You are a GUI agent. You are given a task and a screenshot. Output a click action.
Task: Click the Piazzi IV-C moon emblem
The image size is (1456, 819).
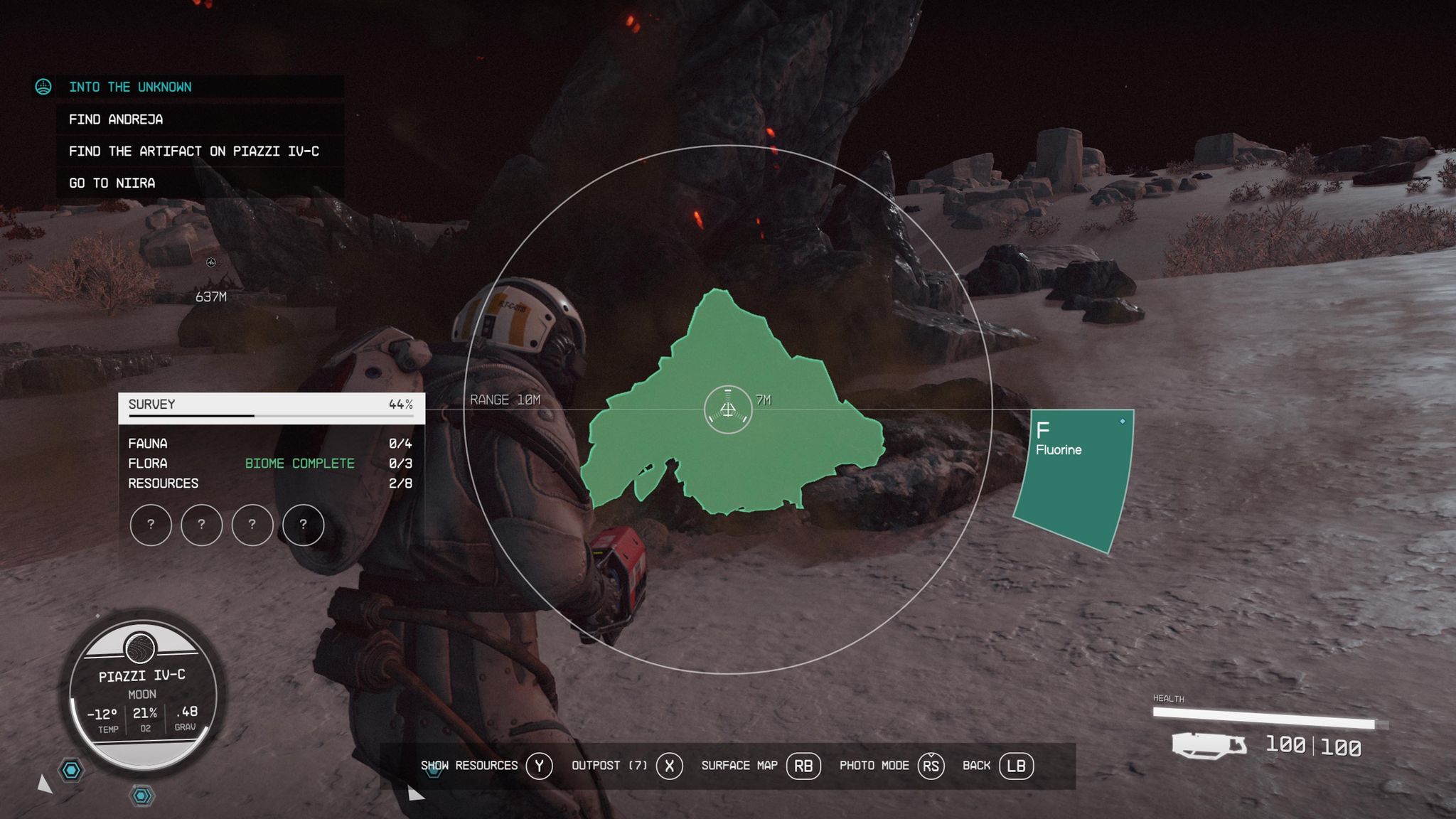tap(141, 646)
